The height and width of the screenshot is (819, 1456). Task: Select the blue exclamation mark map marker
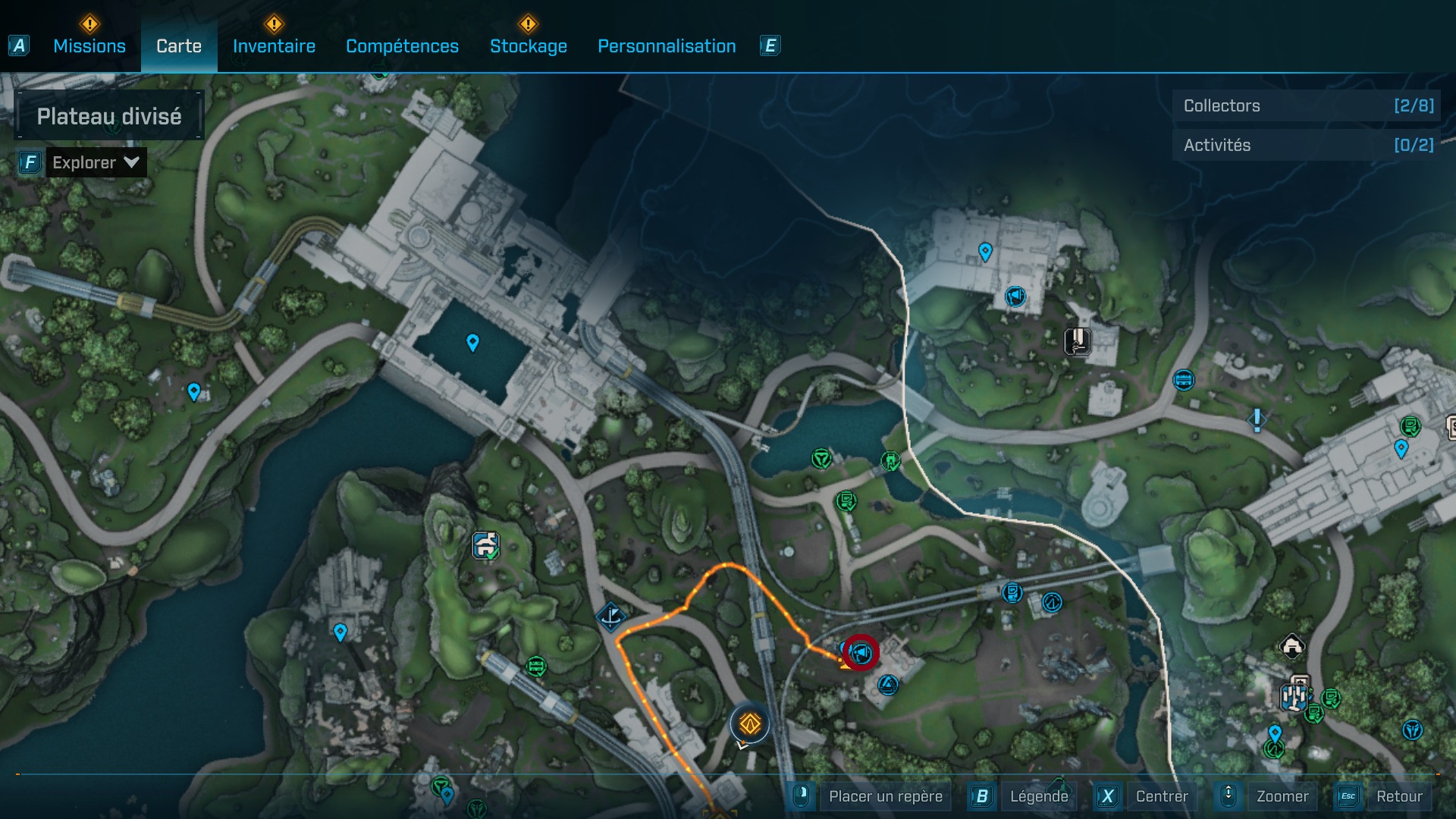click(x=1257, y=419)
